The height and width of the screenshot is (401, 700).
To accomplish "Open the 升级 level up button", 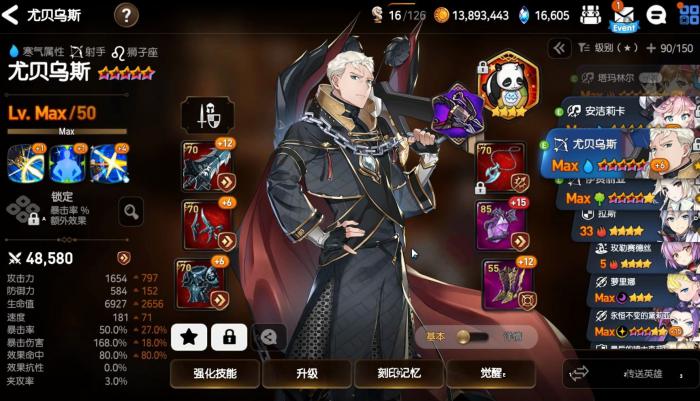I will click(x=306, y=372).
